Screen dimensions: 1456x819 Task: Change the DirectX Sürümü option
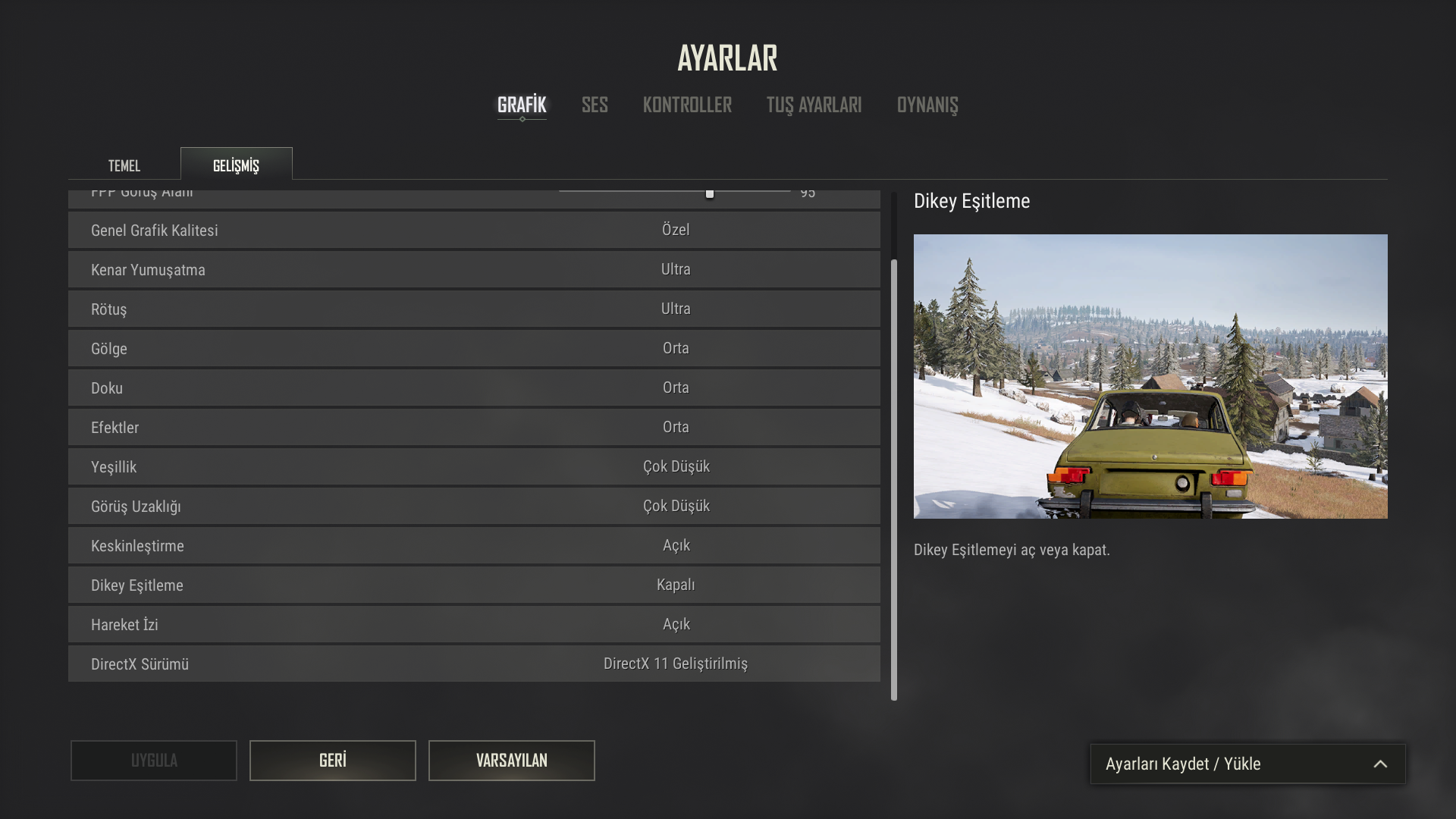coord(675,664)
